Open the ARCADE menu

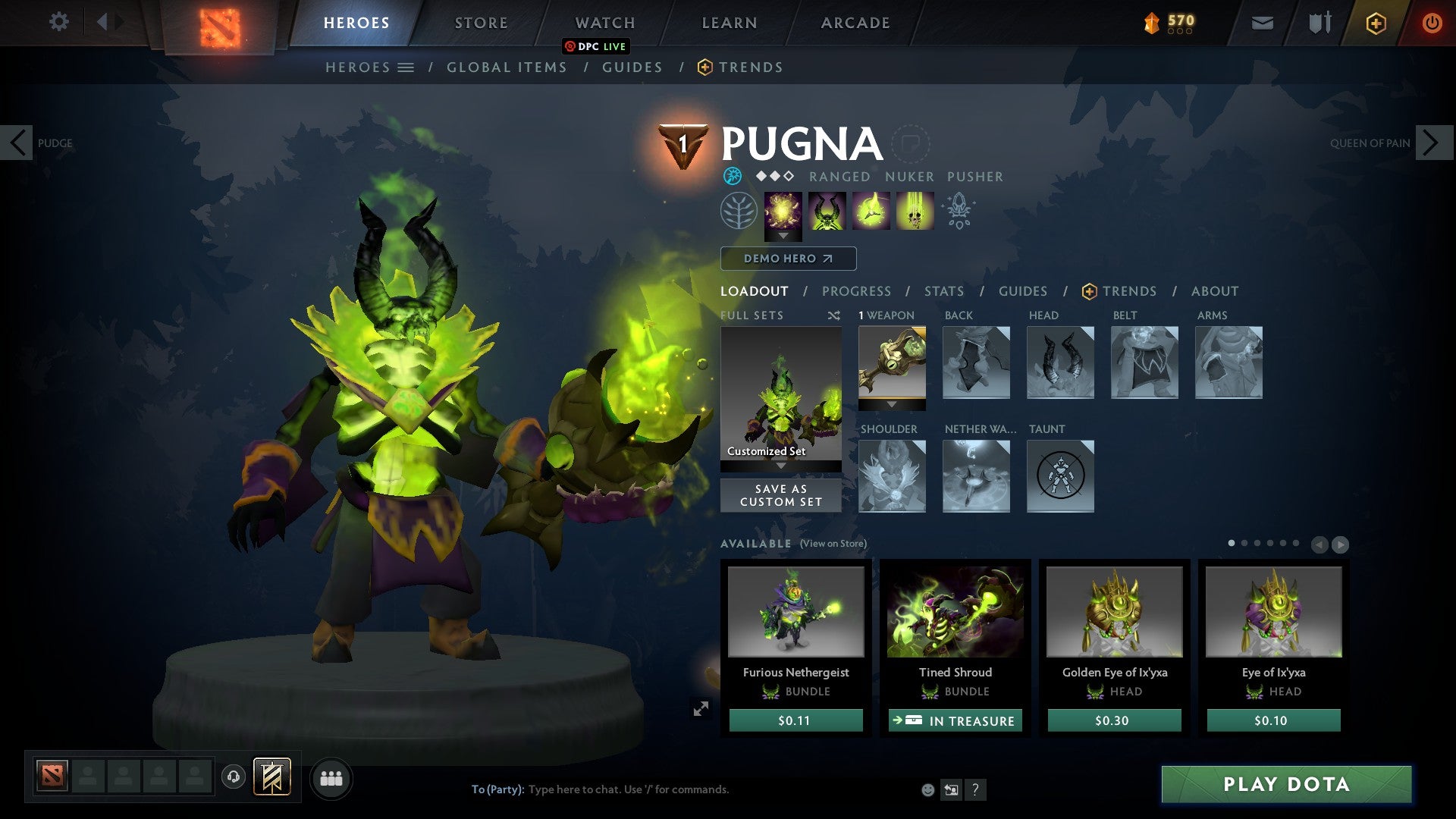point(855,22)
